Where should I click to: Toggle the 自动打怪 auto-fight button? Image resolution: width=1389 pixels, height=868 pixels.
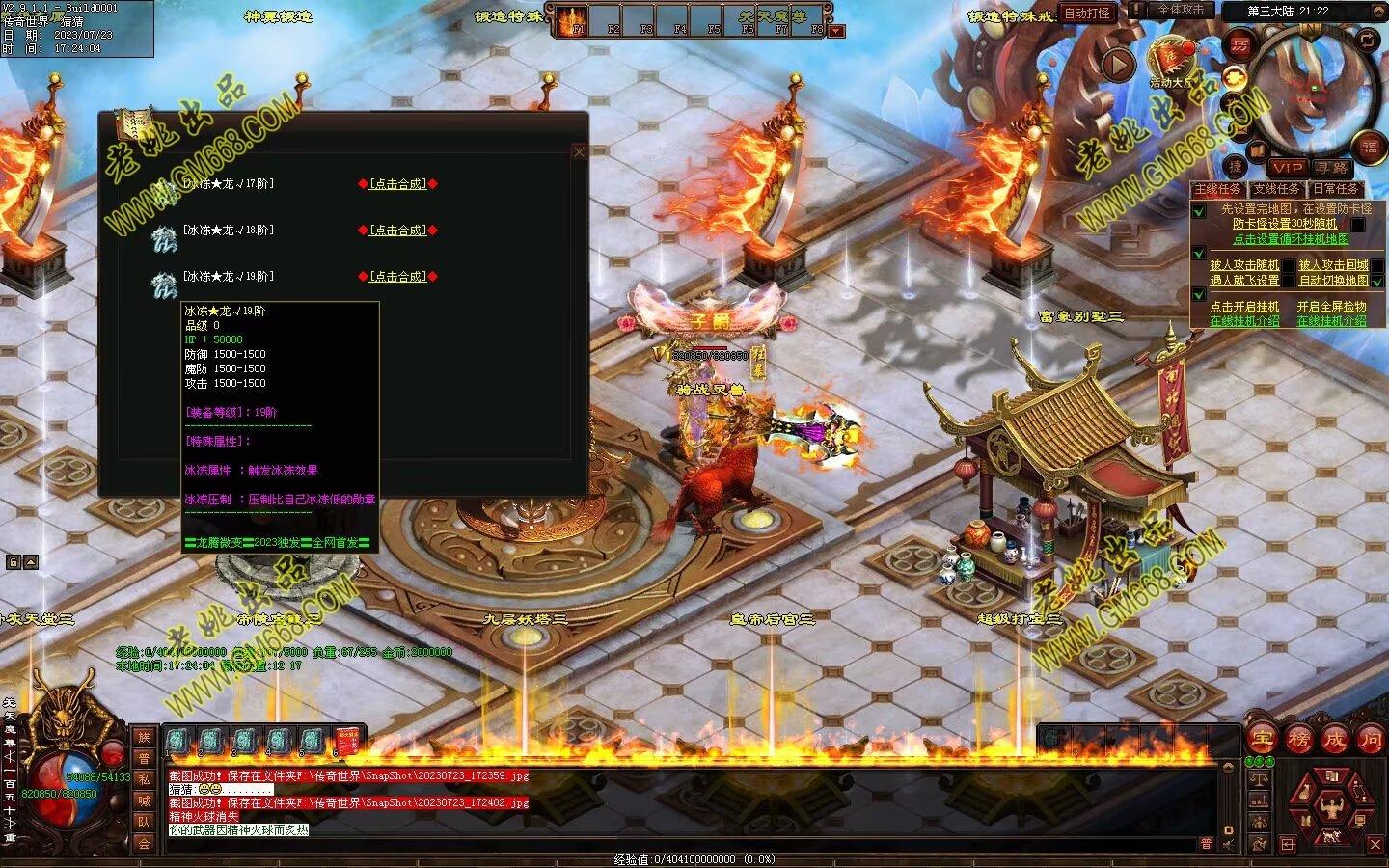pos(1087,14)
